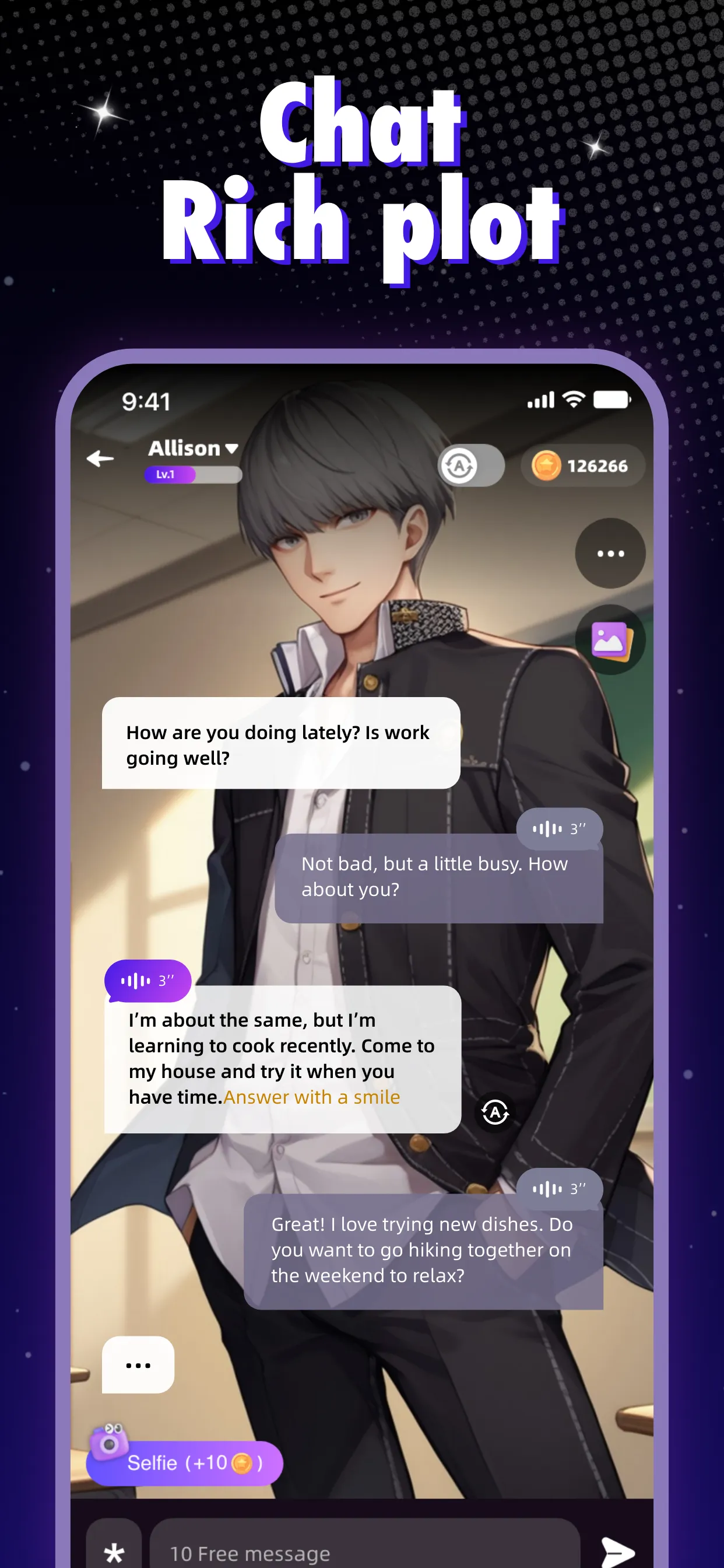The image size is (724, 1568).
Task: Tap the white typing indicator bubble
Action: [x=138, y=1366]
